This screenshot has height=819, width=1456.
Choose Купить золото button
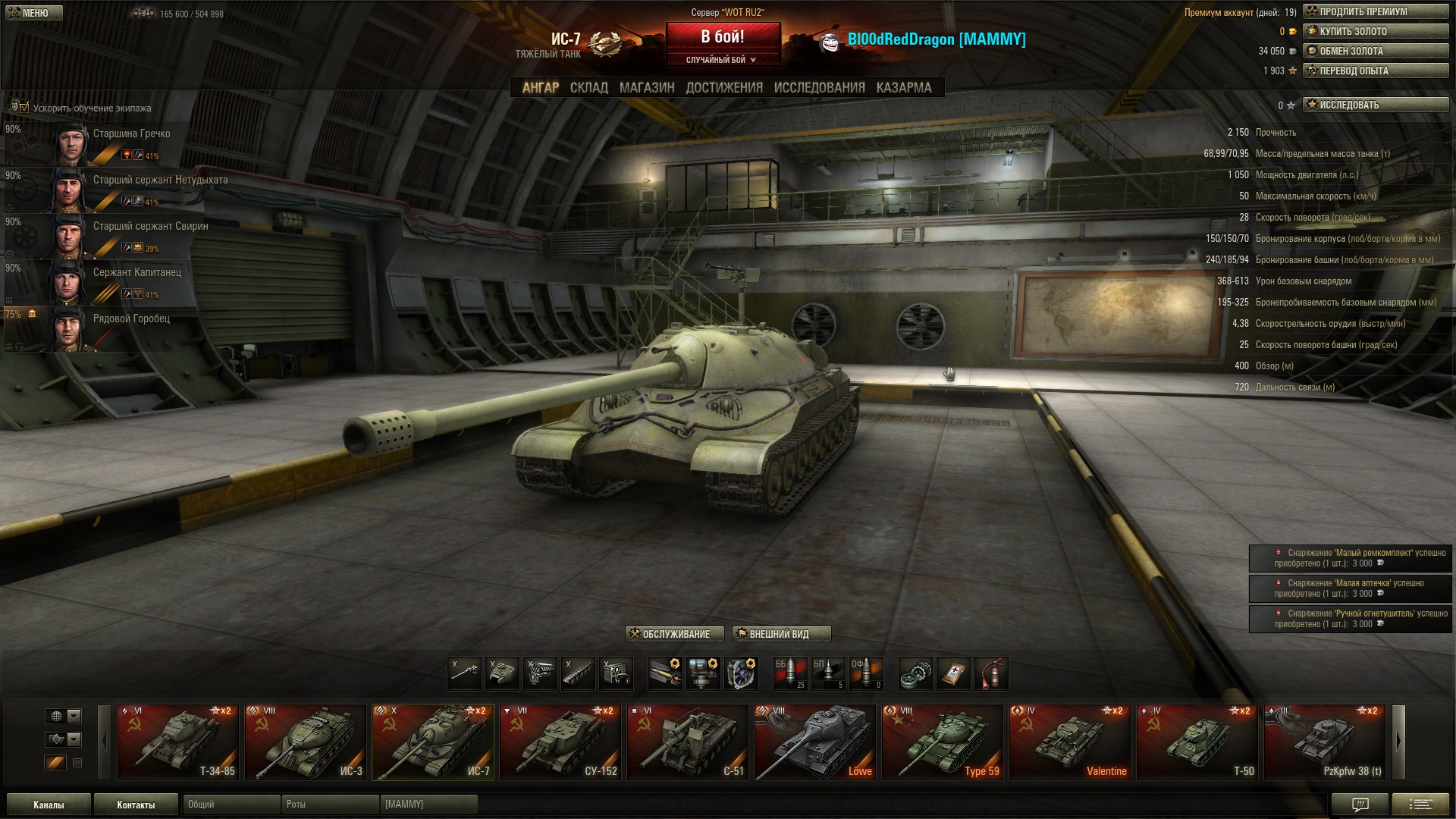click(x=1375, y=31)
